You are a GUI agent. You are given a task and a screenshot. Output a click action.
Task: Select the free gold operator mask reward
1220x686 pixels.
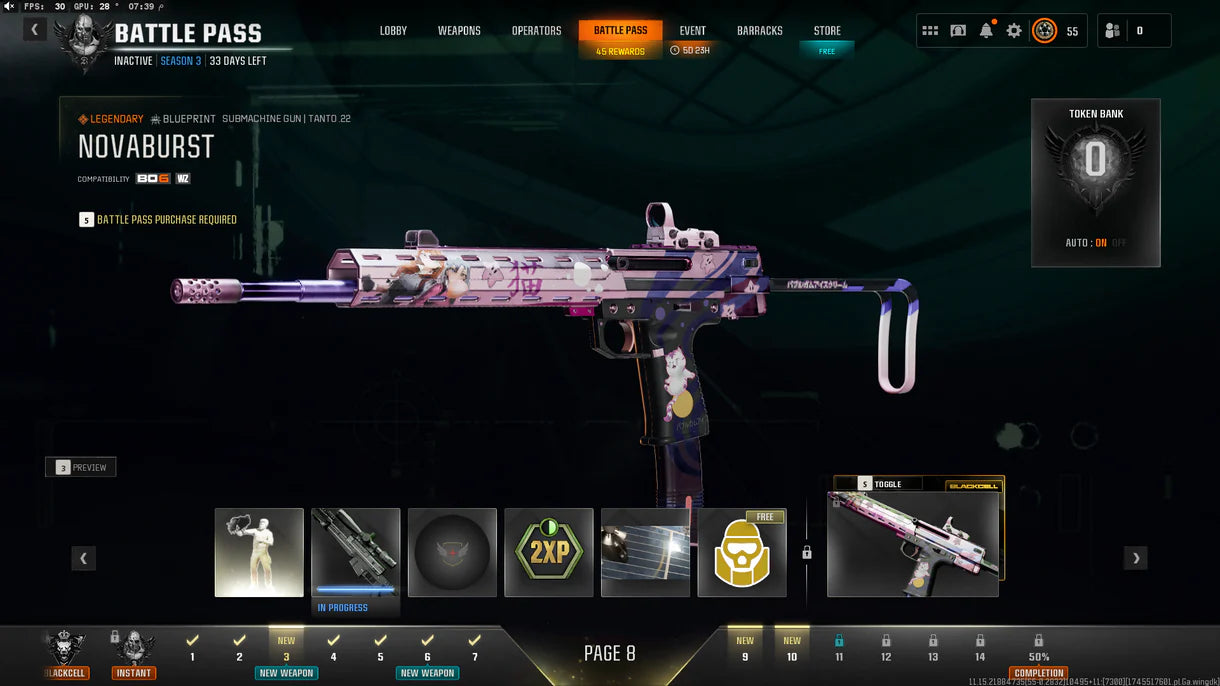click(x=741, y=552)
